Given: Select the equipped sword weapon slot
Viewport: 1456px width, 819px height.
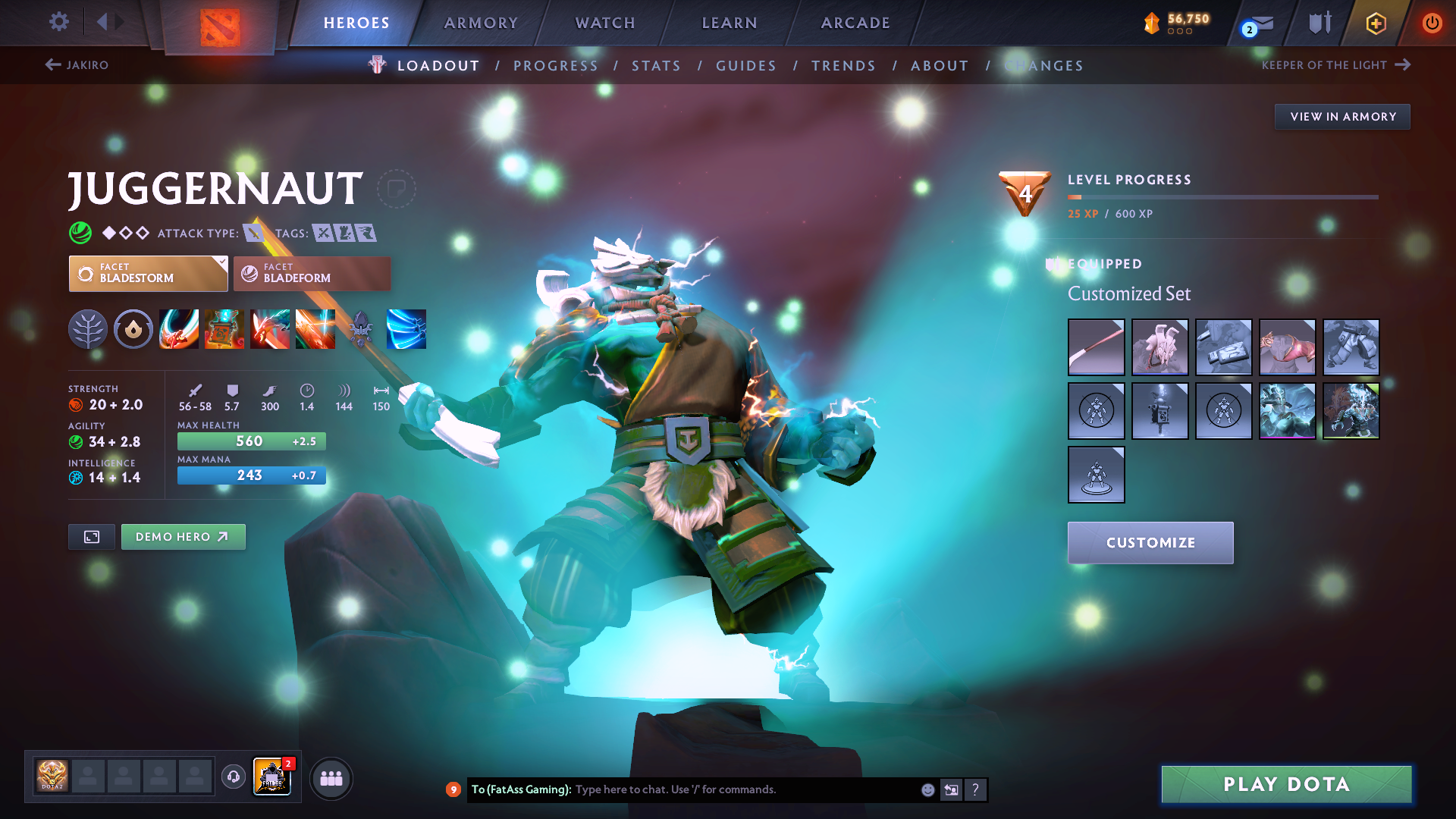Looking at the screenshot, I should click(x=1096, y=347).
